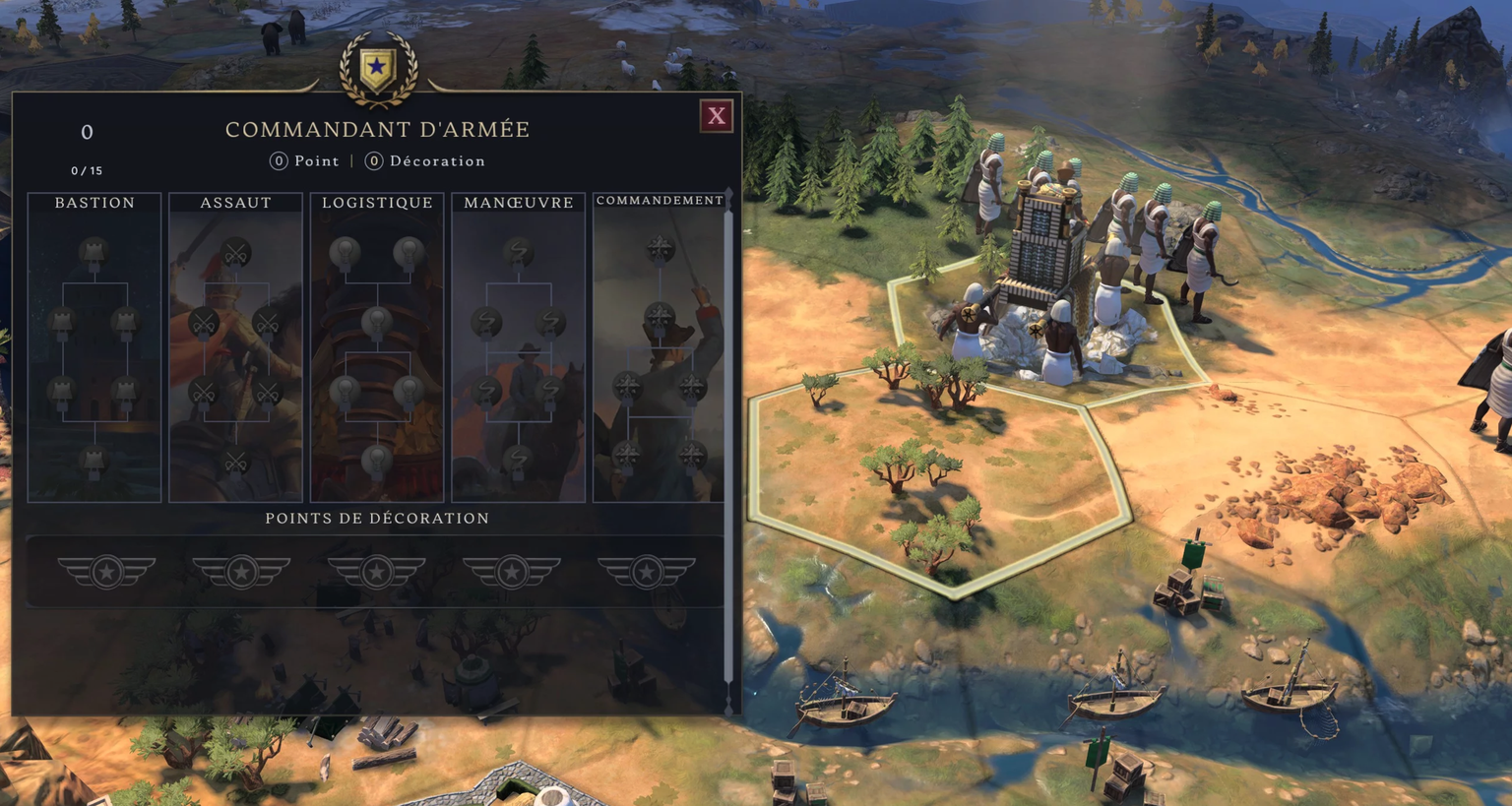Screen dimensions: 1512x806
Task: Click the promotion panel's vertical scrollbar
Action: (728, 443)
